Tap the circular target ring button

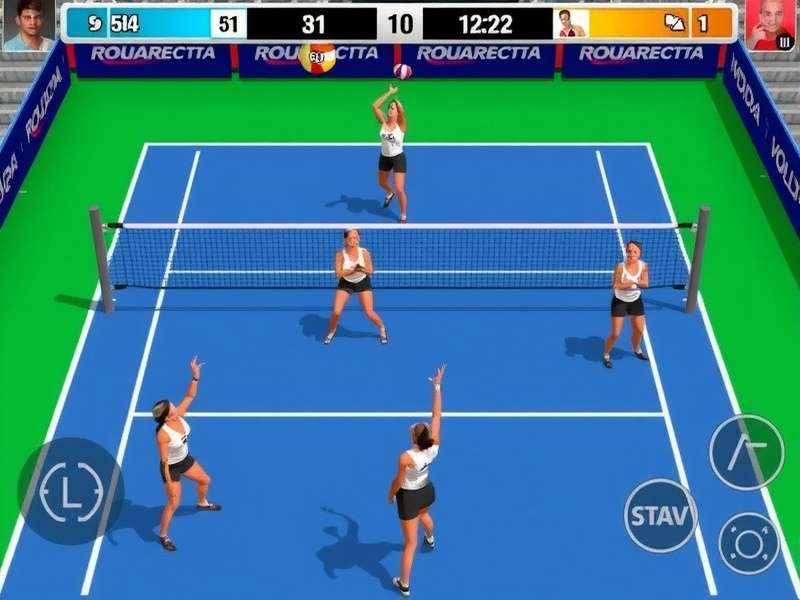pos(749,543)
